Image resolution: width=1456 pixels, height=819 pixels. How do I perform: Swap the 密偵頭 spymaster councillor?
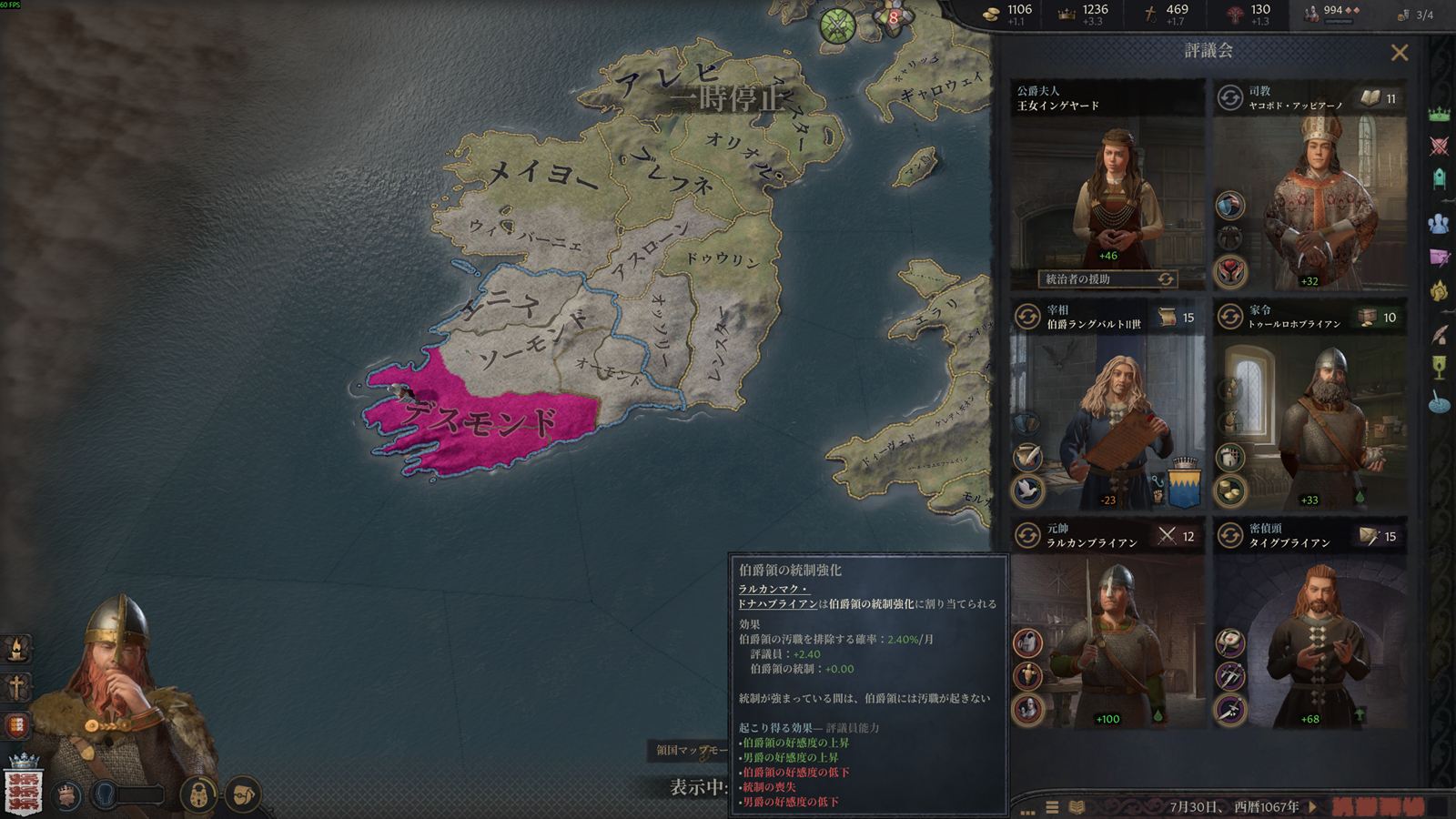click(1229, 535)
